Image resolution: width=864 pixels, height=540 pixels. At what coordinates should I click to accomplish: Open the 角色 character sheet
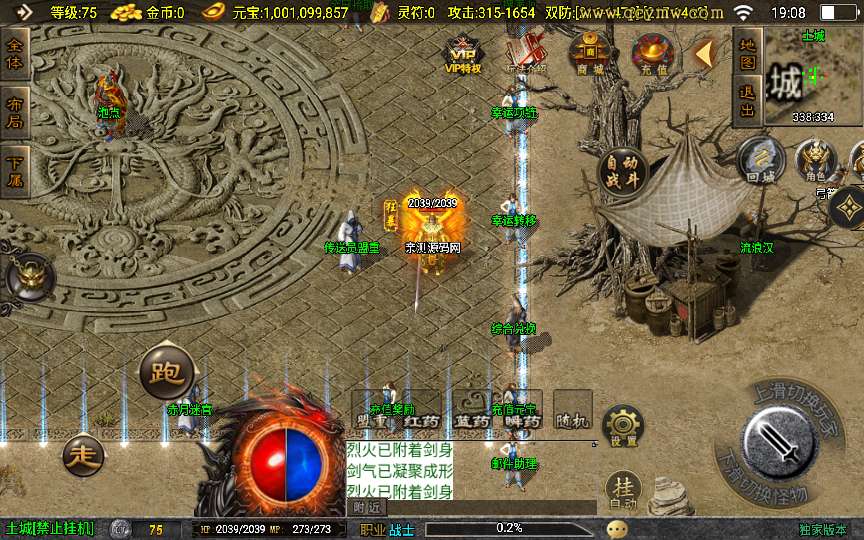[x=816, y=161]
